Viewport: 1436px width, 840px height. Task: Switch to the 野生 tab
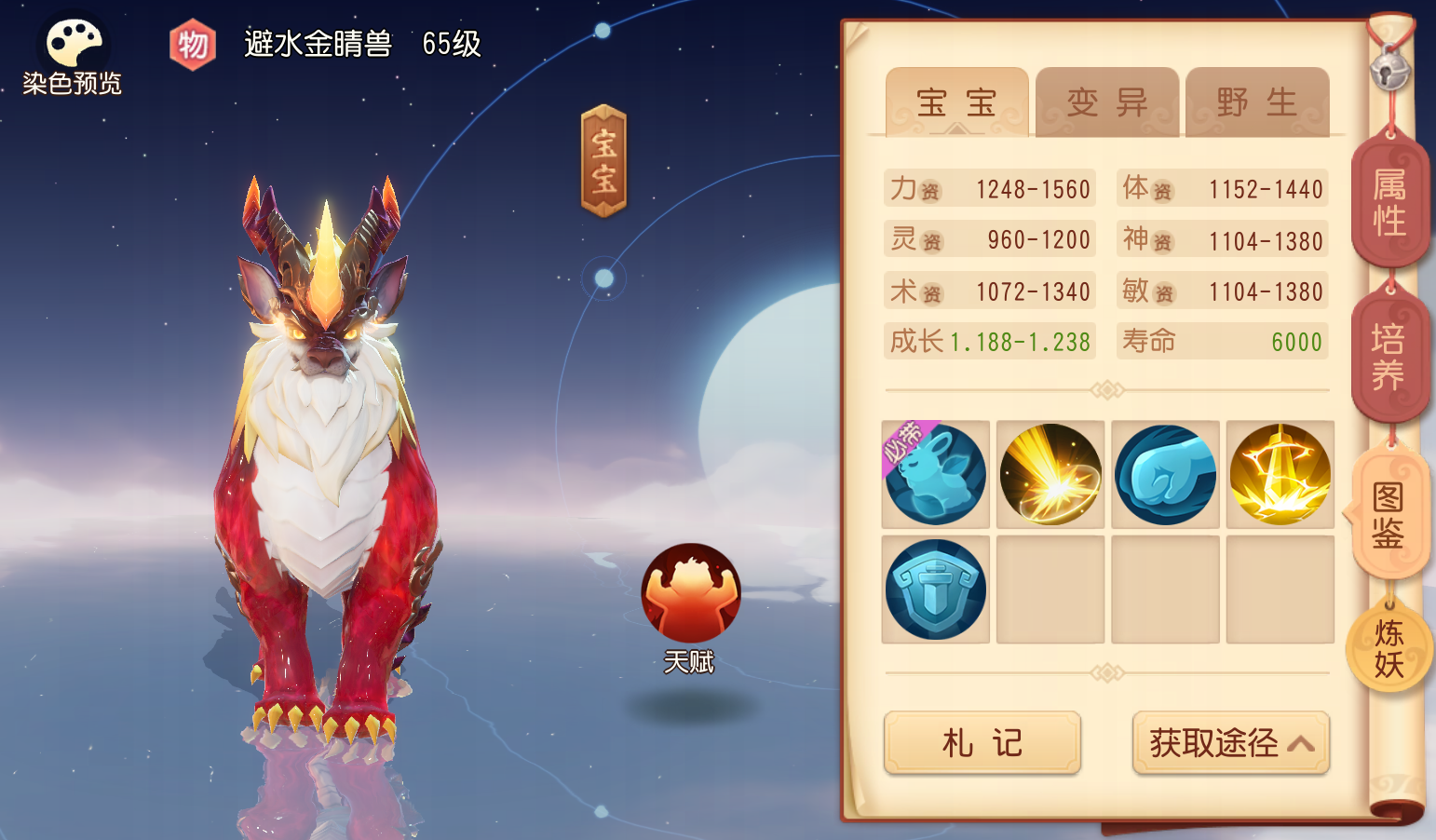point(1257,102)
